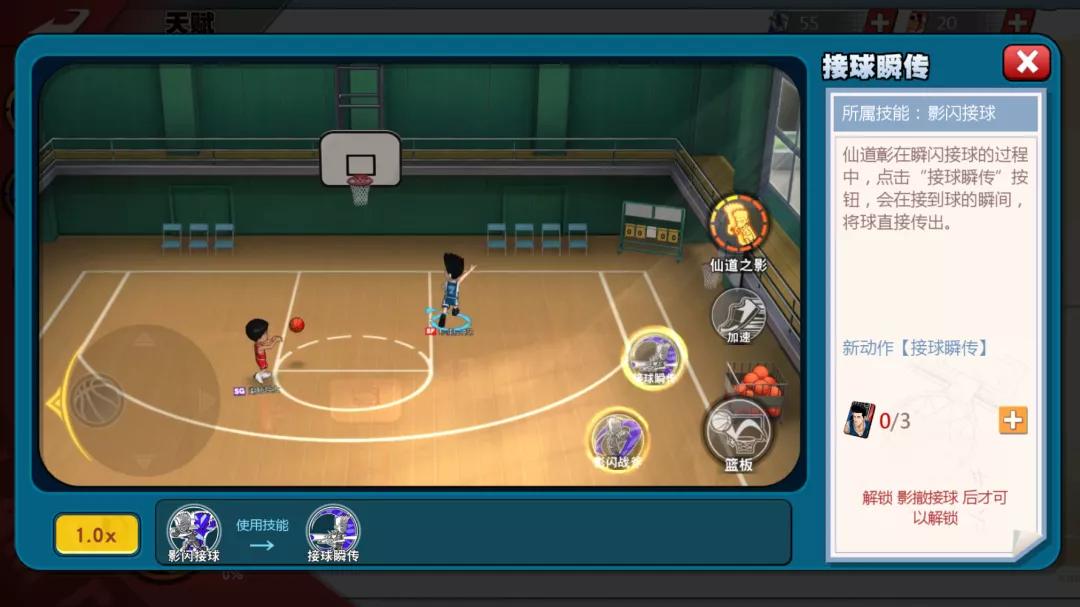Image resolution: width=1080 pixels, height=607 pixels.
Task: Tap the orange plus button beside 0/3
Action: point(1013,420)
